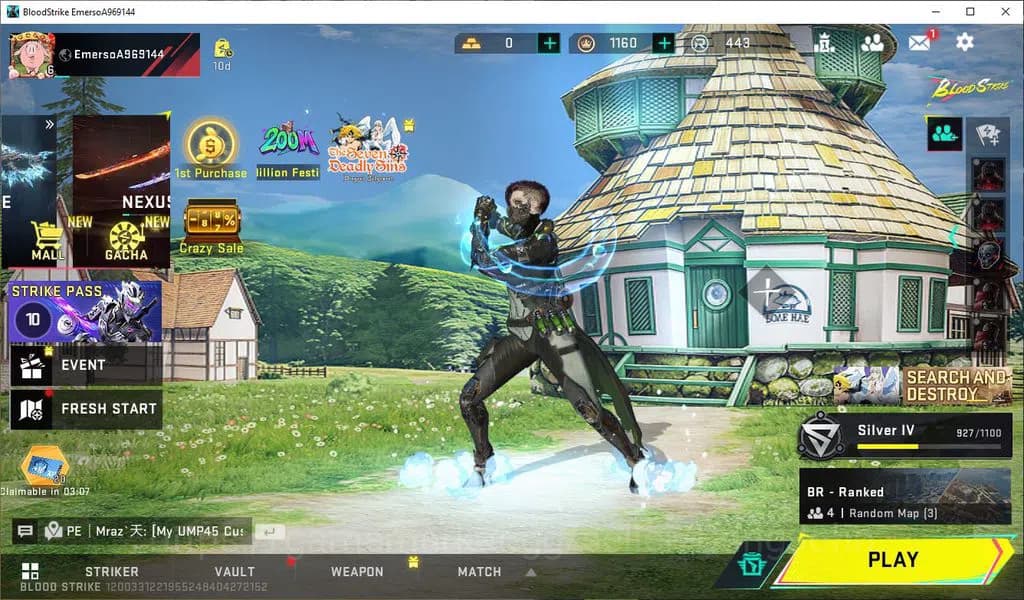Add gold using the plus button
This screenshot has width=1024, height=600.
549,43
